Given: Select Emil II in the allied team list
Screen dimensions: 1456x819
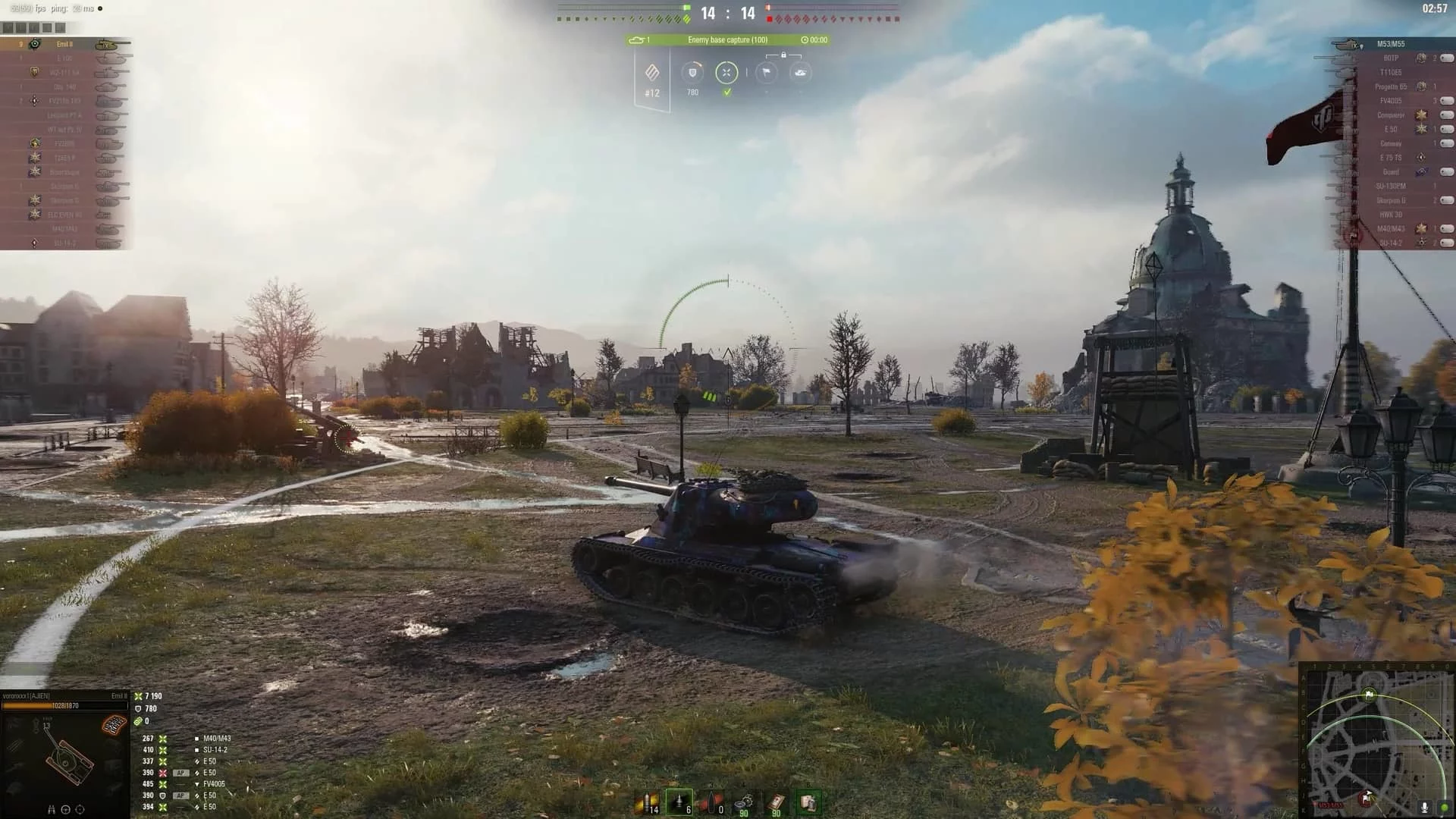Looking at the screenshot, I should 65,44.
